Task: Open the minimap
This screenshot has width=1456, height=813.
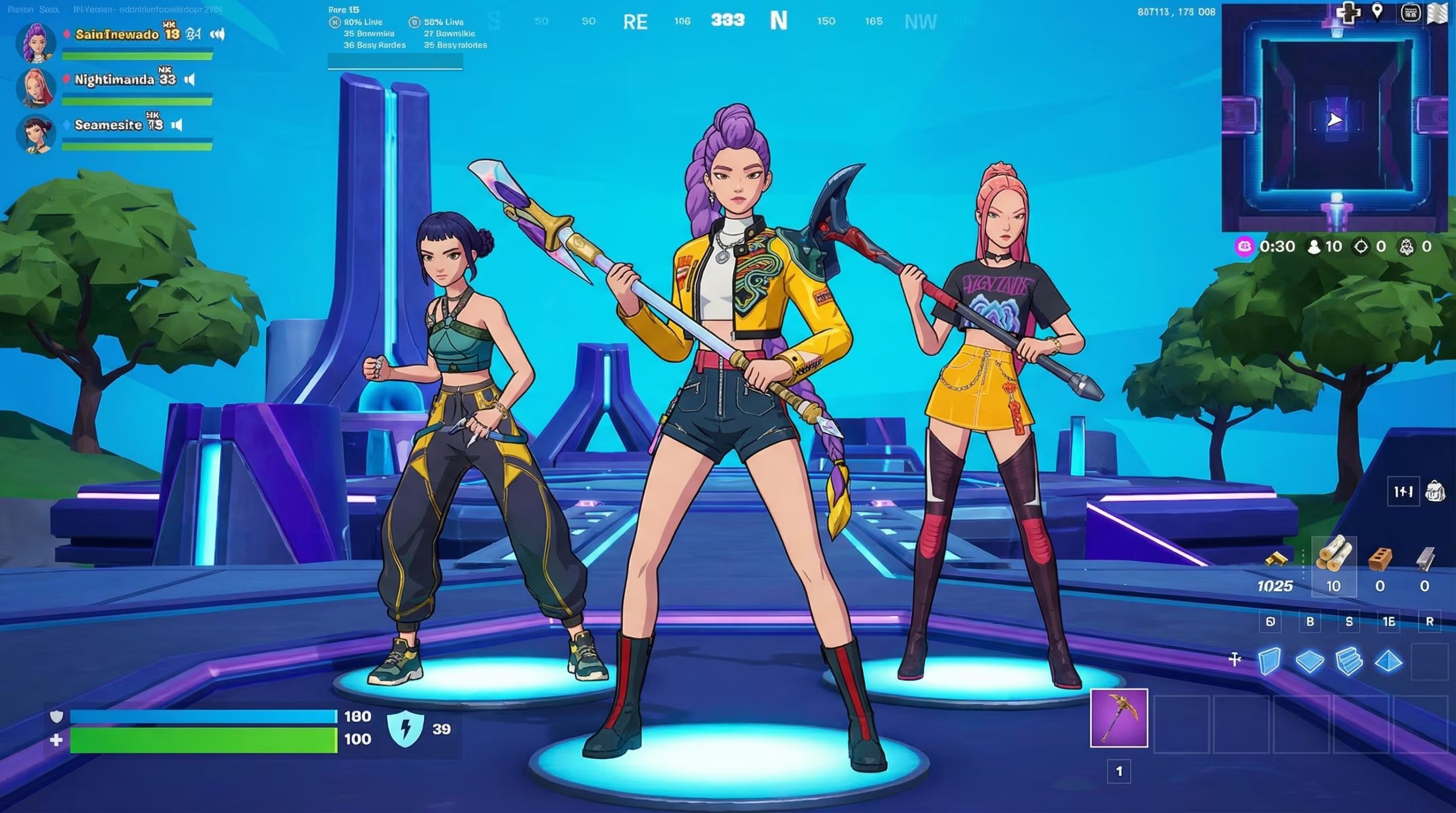Action: [1334, 119]
